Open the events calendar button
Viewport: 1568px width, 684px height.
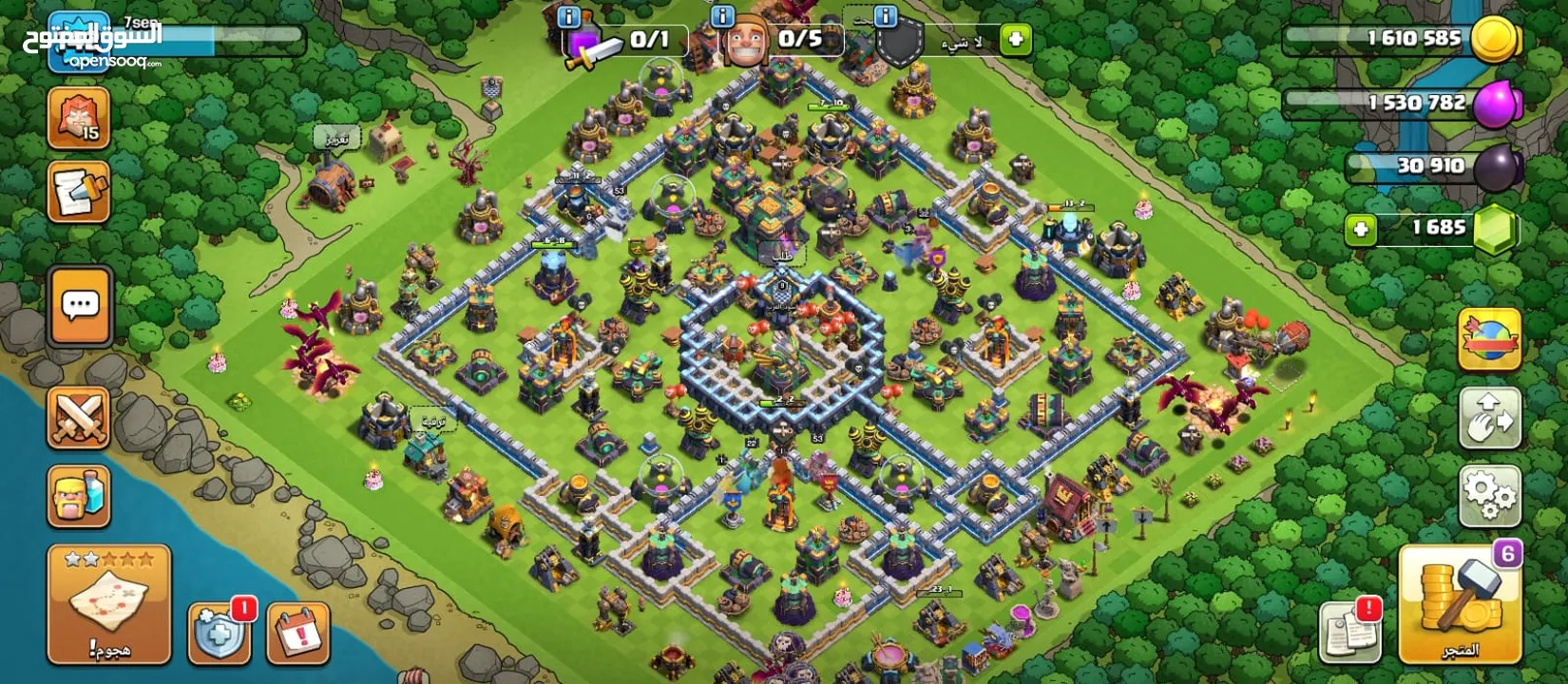(298, 632)
